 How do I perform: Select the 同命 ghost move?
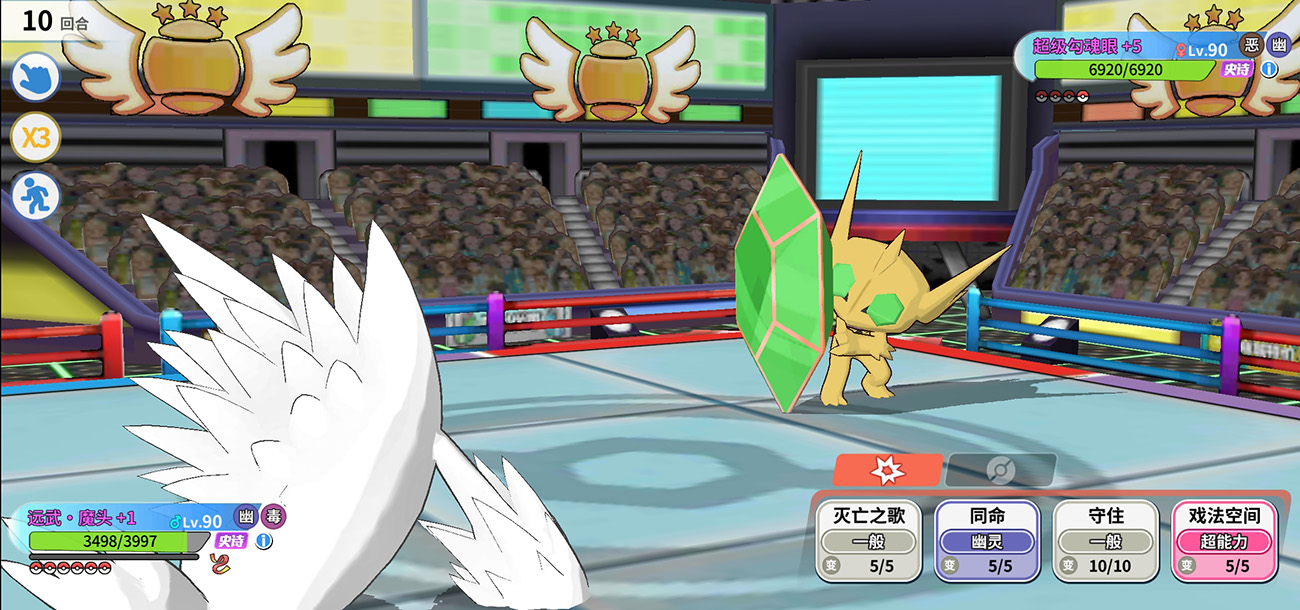click(987, 540)
